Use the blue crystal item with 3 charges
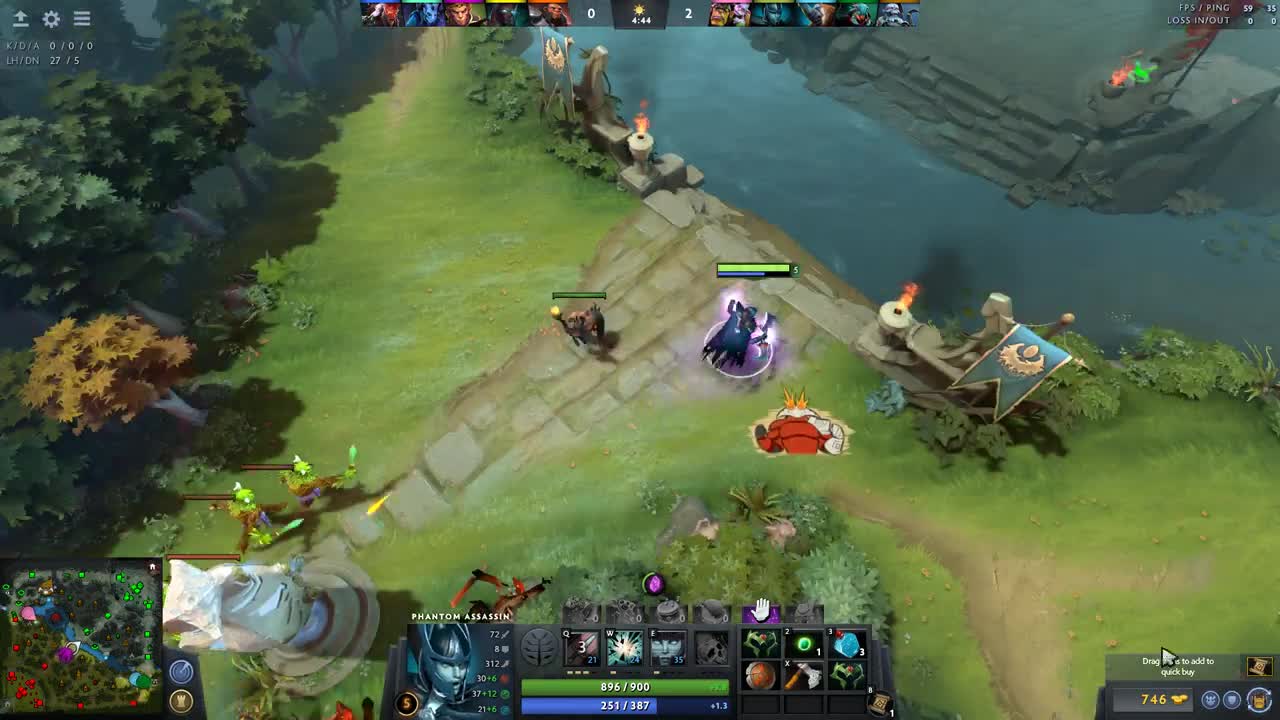 [x=847, y=645]
